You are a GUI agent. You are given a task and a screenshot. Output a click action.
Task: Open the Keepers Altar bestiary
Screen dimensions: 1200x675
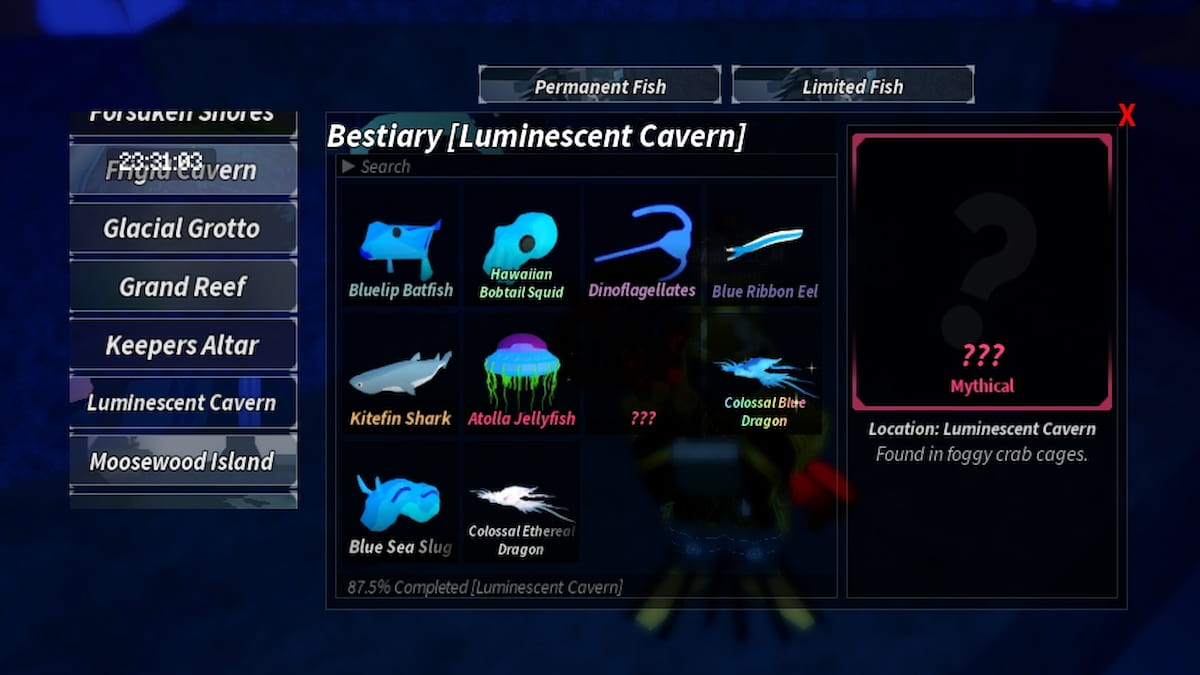(x=182, y=346)
